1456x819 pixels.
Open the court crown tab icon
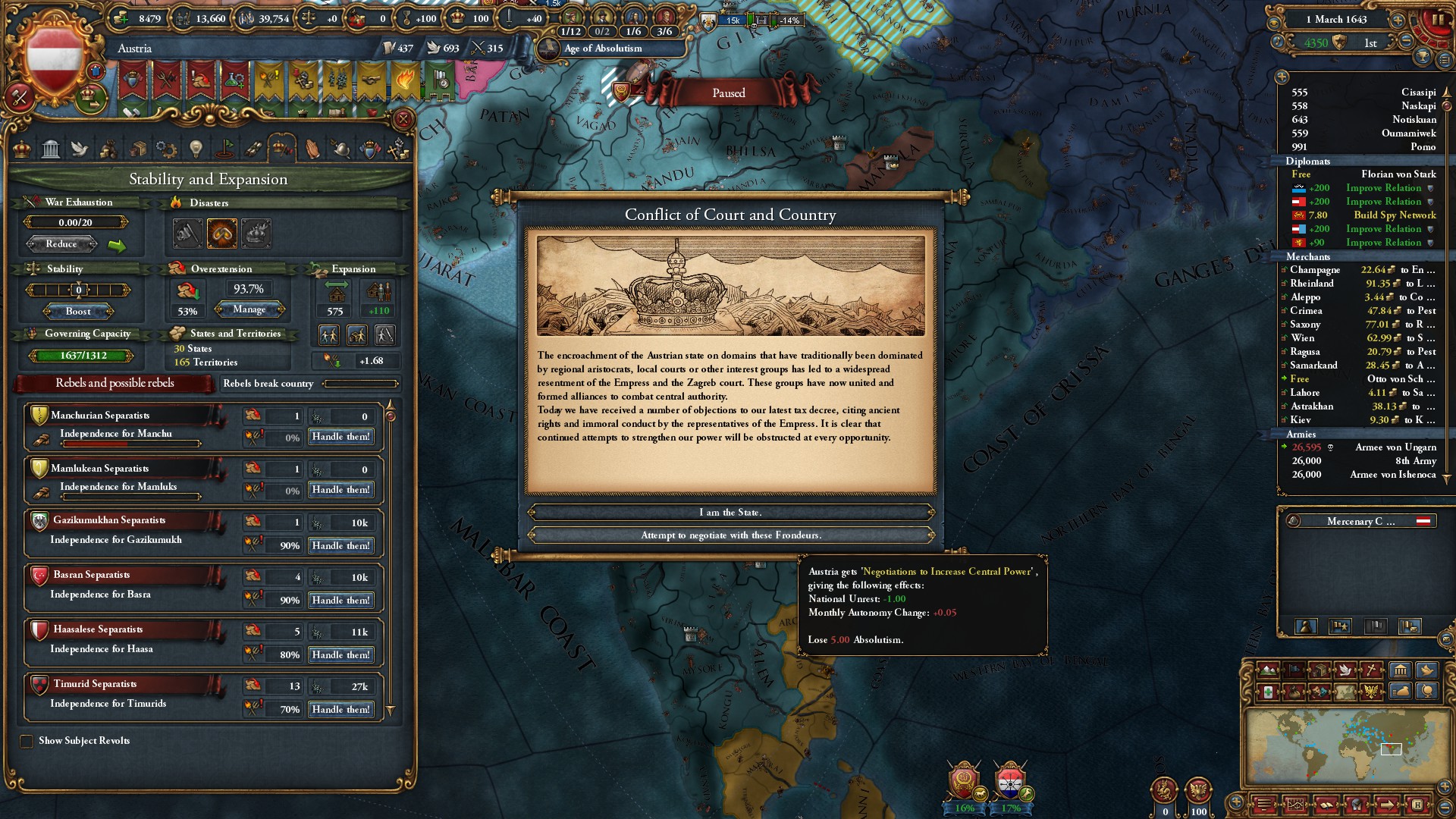click(22, 149)
